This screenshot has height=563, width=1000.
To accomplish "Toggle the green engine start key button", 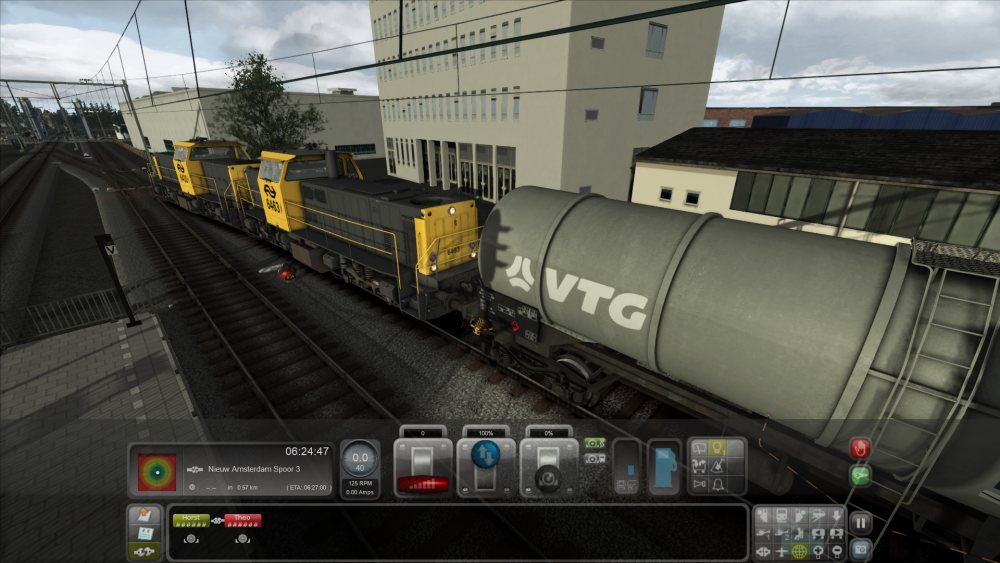I will (x=860, y=476).
